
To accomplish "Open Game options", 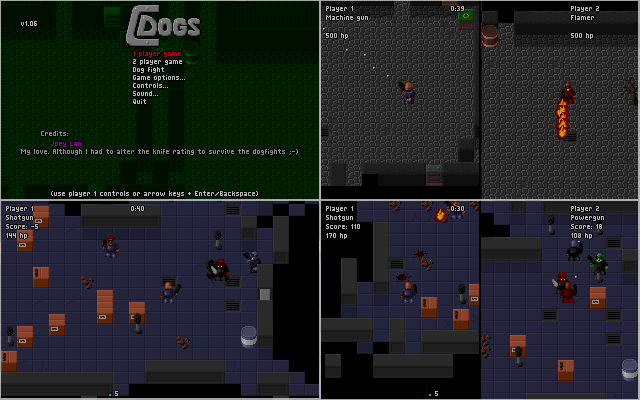I will click(x=159, y=77).
